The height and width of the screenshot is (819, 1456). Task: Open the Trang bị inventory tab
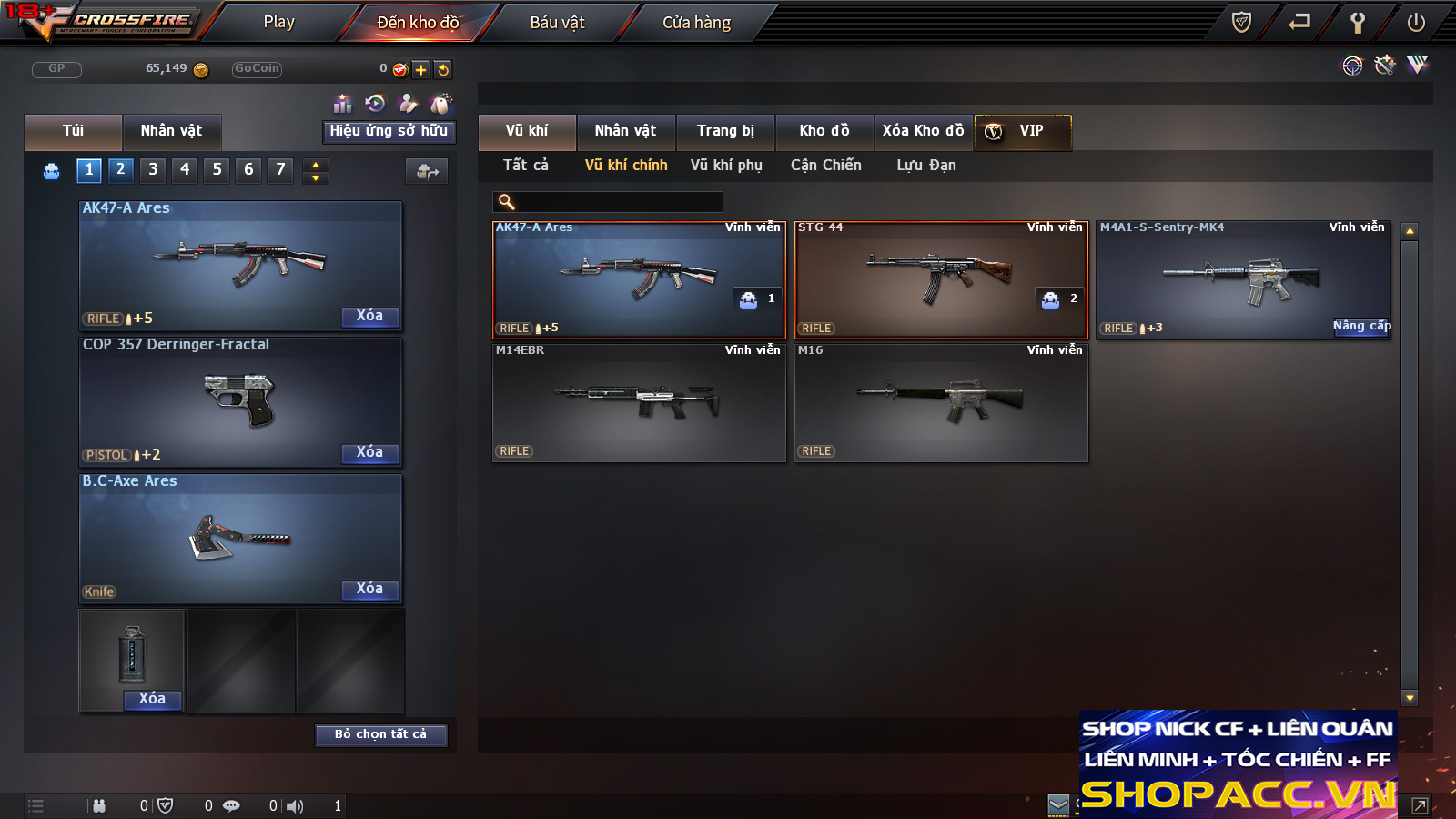725,131
